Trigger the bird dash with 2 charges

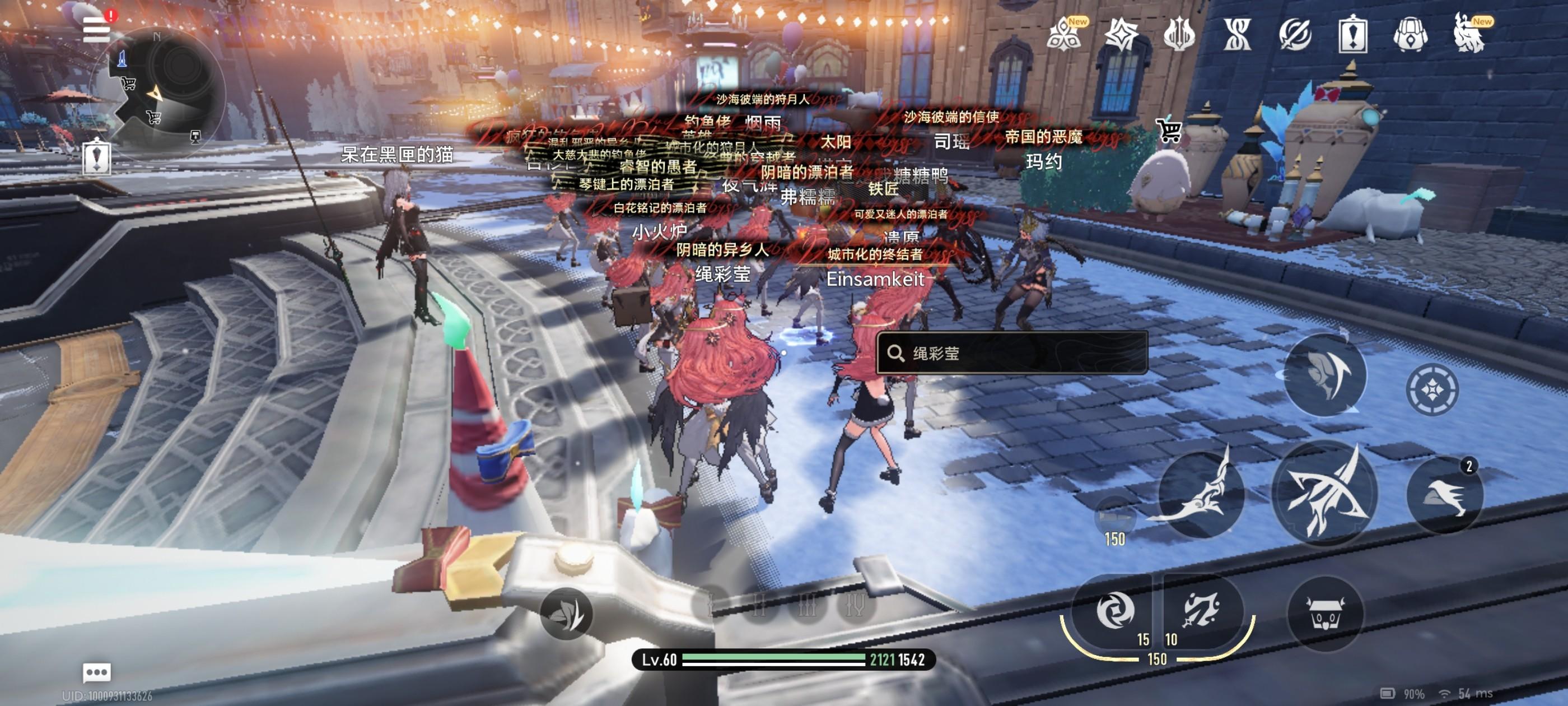1444,495
